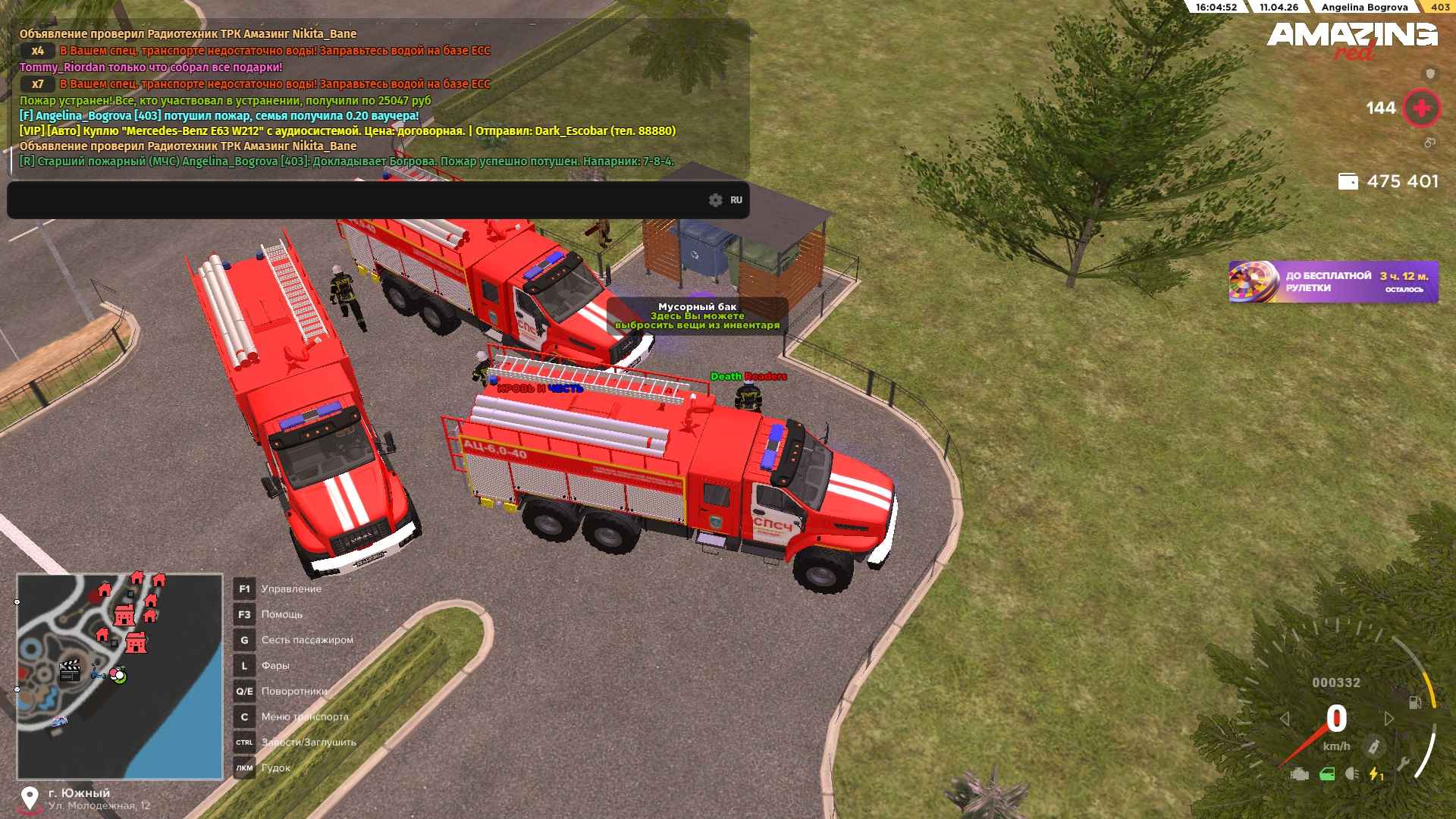Click the Amazing red server logo
Viewport: 1456px width, 819px height.
pyautogui.click(x=1351, y=39)
